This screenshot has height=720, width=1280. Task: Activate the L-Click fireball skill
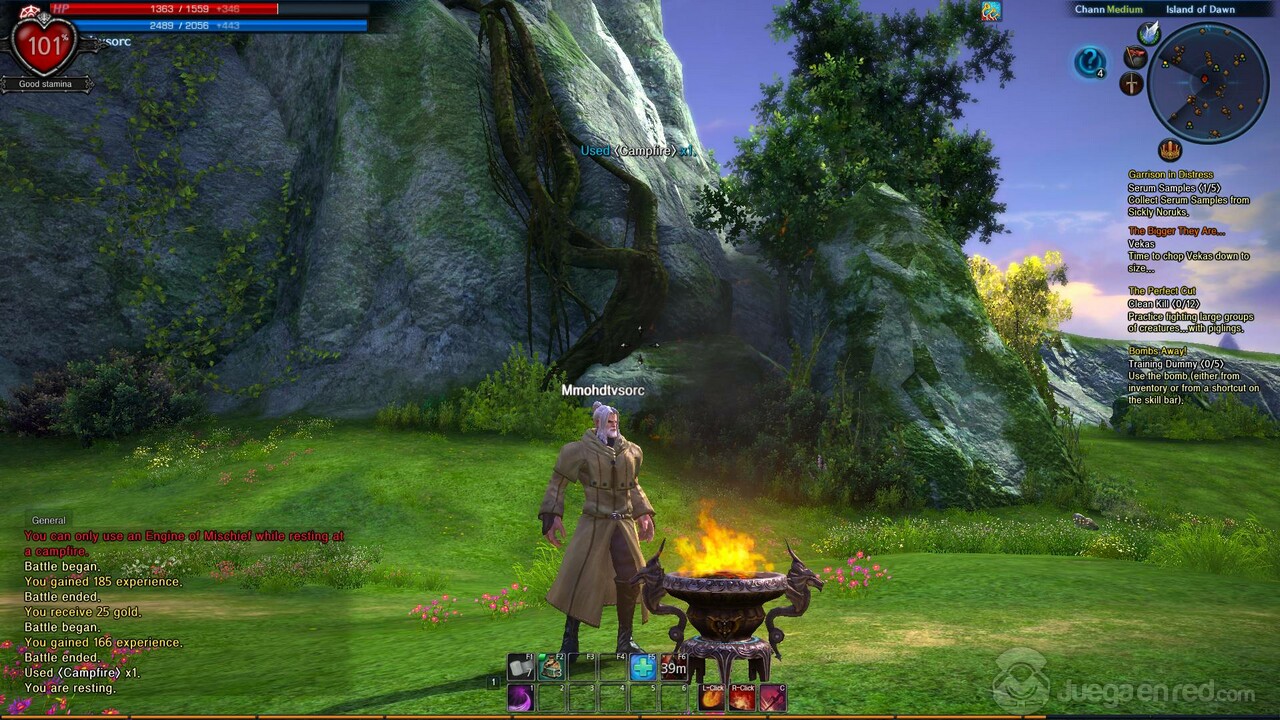(x=712, y=698)
